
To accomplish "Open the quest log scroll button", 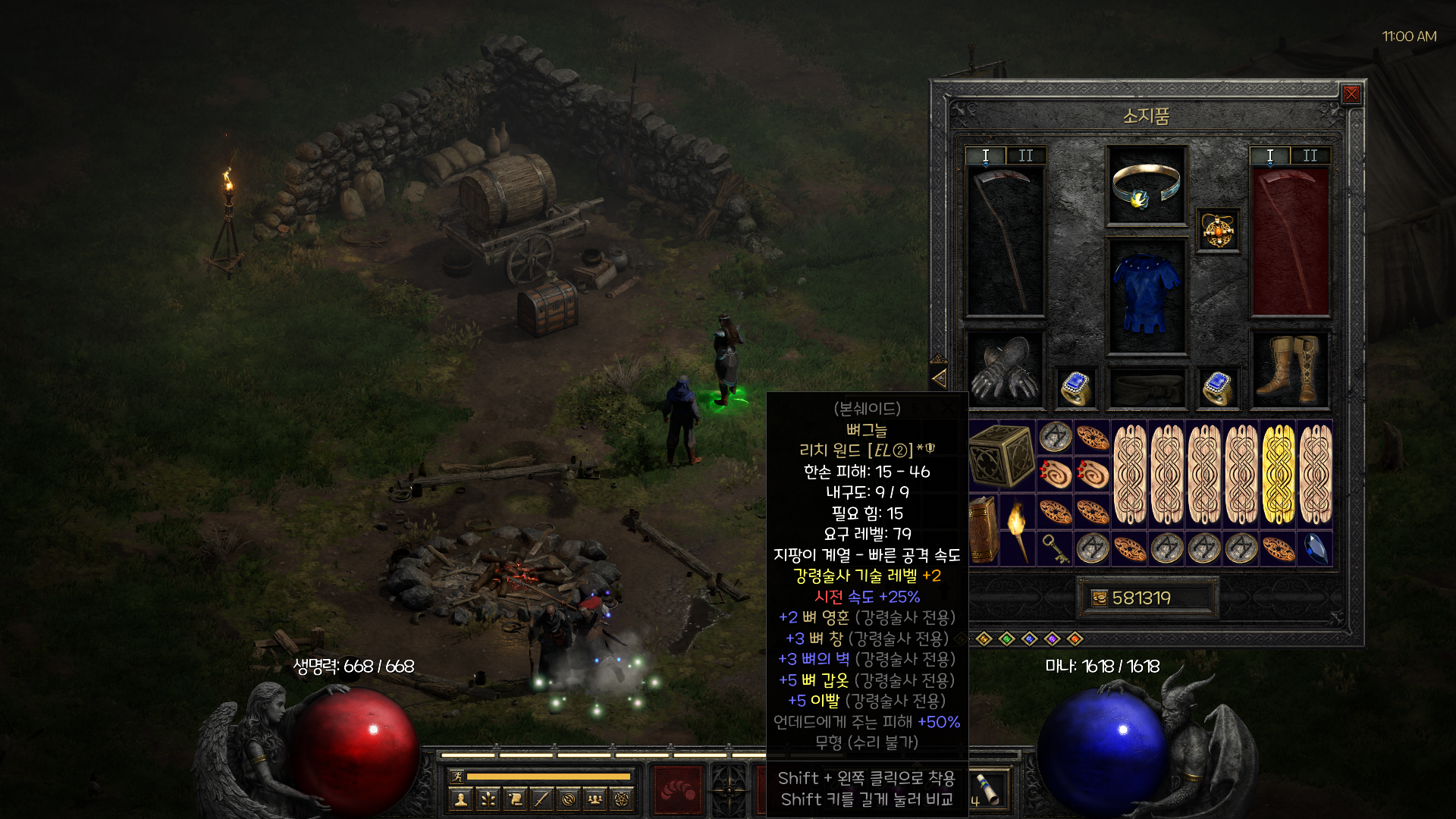I will point(516,799).
